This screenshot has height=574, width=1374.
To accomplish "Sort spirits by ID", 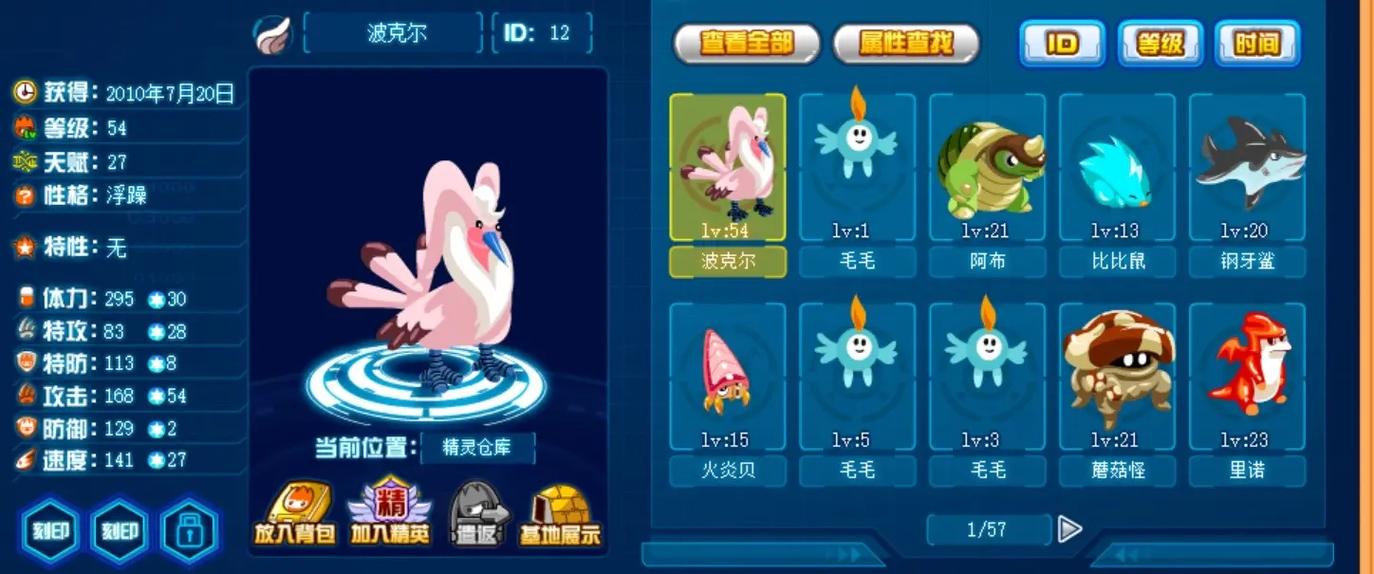I will [1061, 43].
